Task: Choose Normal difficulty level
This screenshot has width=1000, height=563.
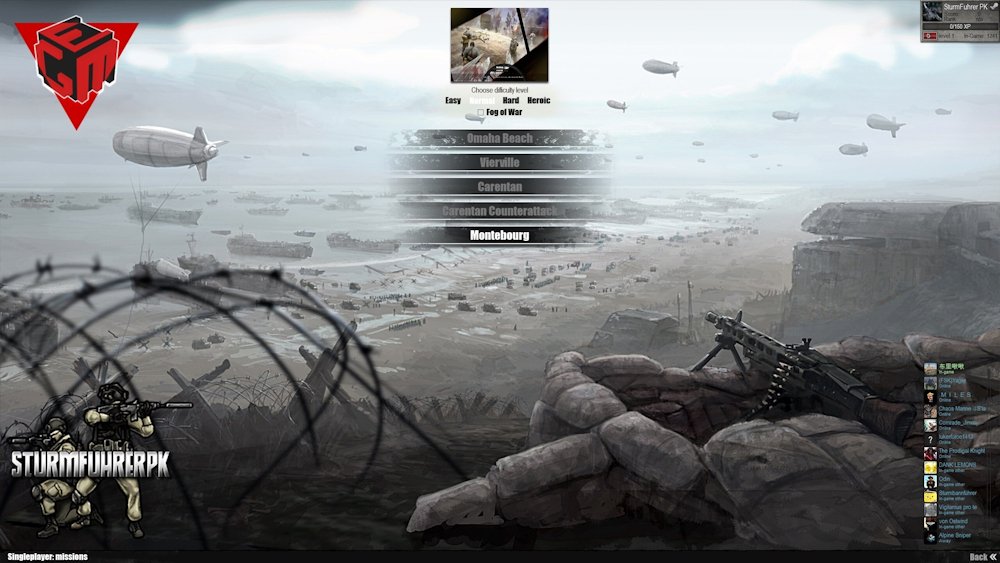Action: click(x=481, y=100)
